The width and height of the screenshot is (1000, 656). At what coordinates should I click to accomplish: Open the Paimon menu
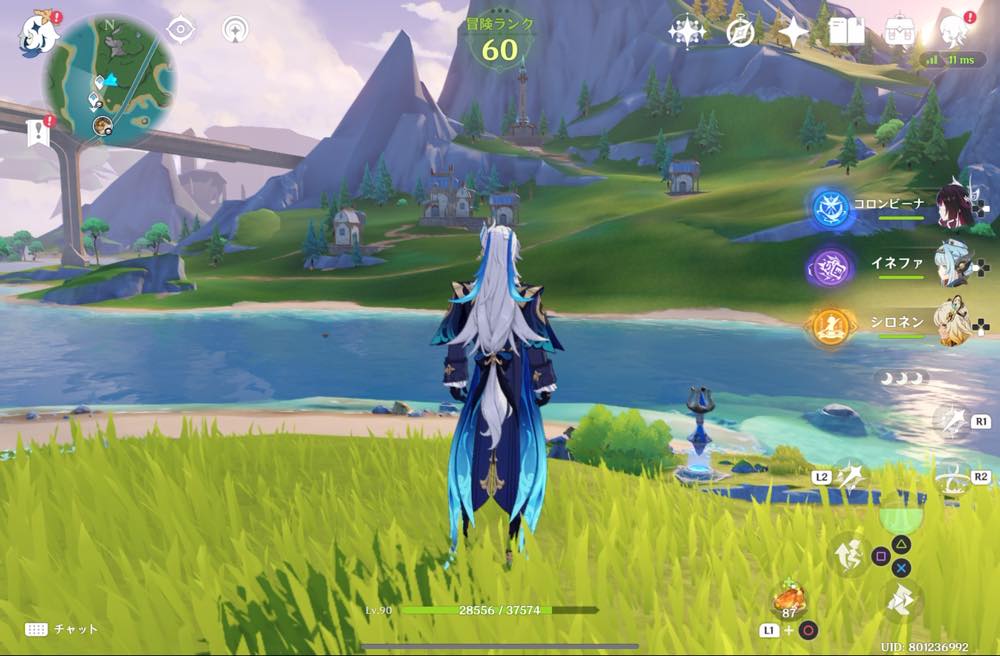pos(36,33)
